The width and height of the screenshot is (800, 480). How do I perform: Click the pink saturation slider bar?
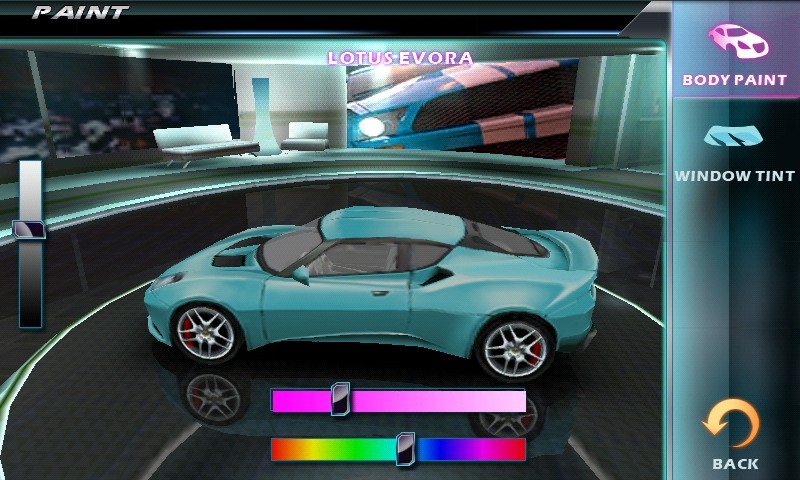(x=398, y=401)
